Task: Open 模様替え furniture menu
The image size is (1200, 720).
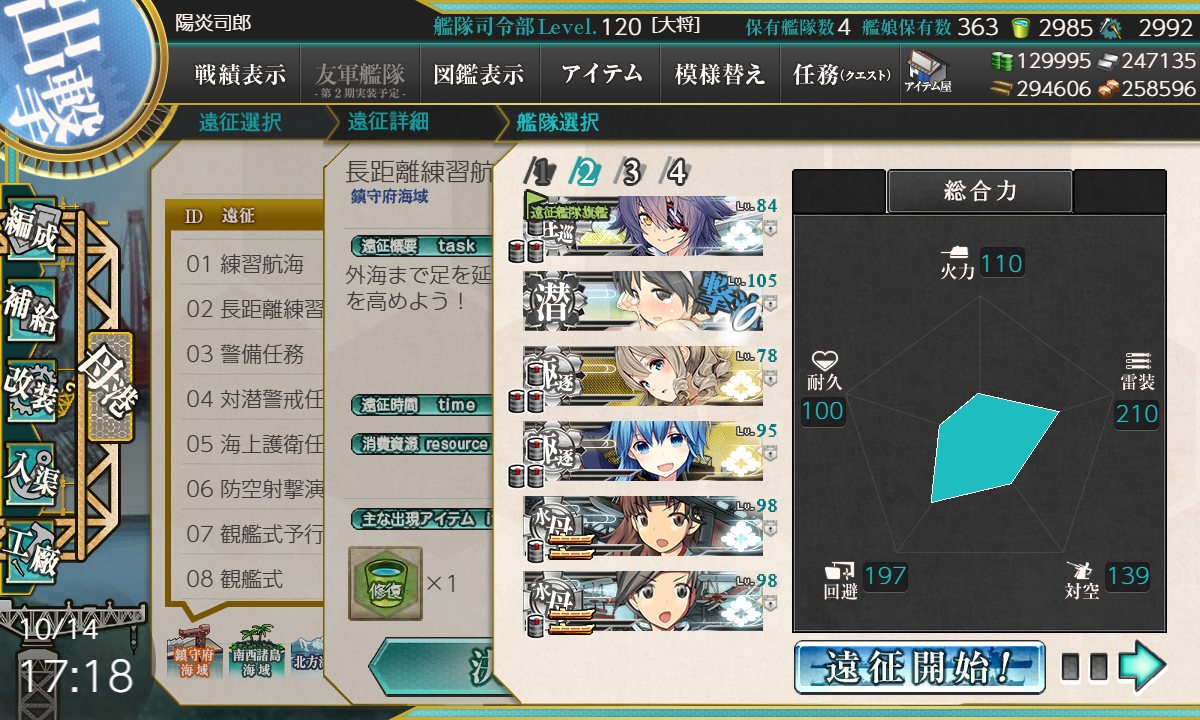Action: tap(719, 74)
